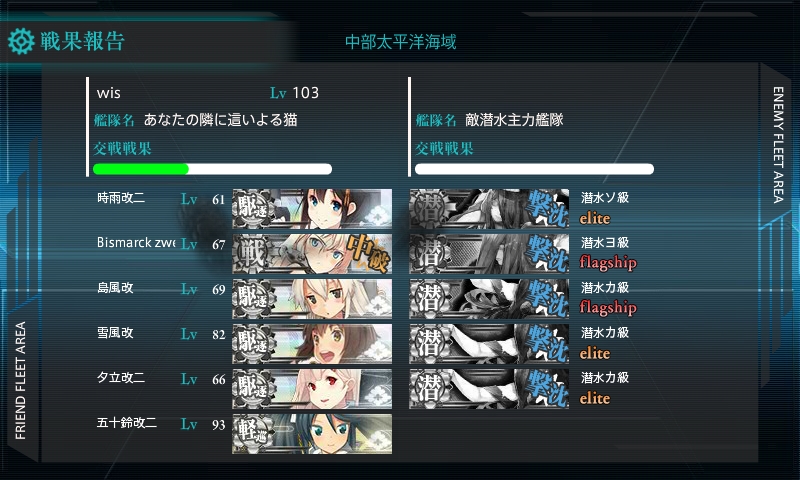800x480 pixels.
Task: Select the 五十鈴改二 light cruiser banner
Action: 312,432
